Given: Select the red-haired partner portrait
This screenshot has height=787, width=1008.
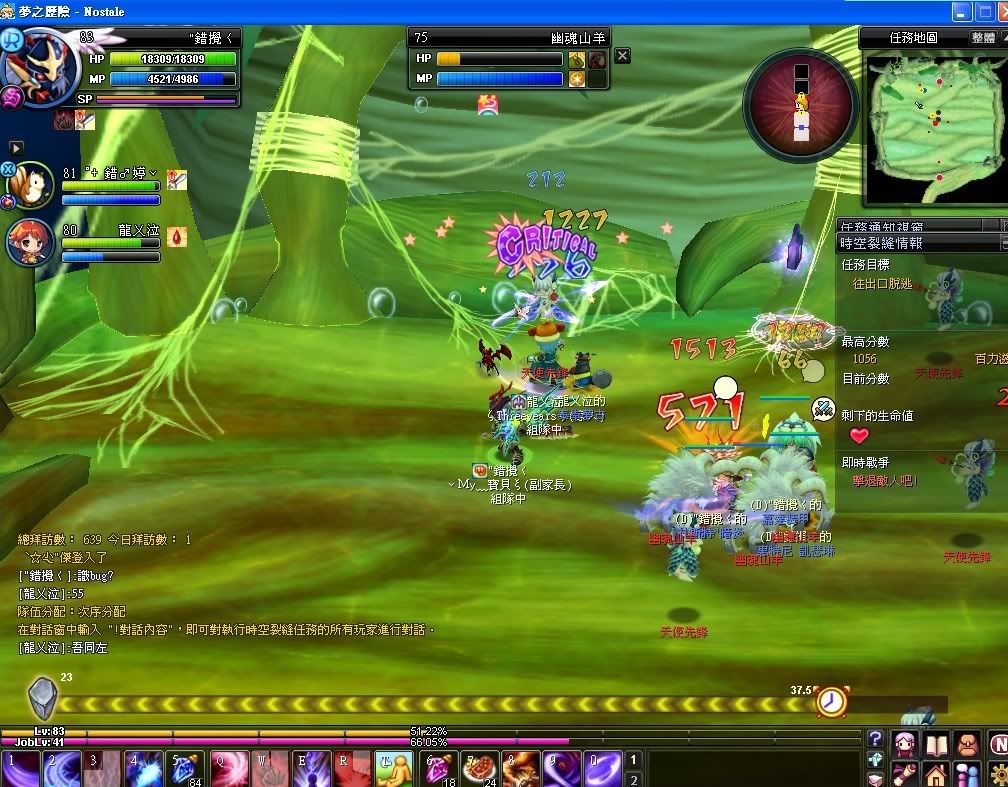Looking at the screenshot, I should coord(31,241).
